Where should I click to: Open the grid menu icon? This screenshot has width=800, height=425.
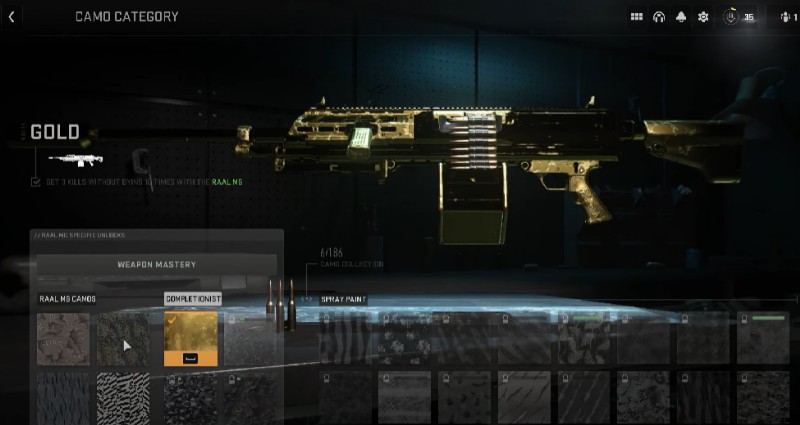(636, 17)
